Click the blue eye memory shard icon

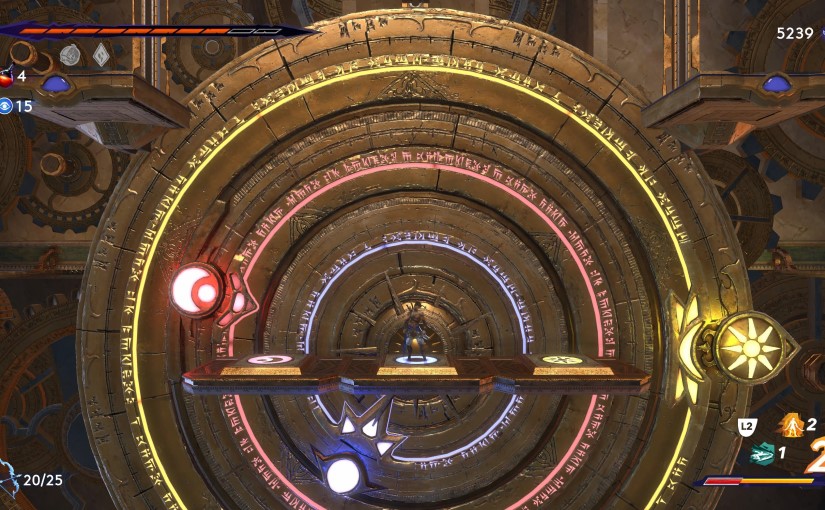click(6, 106)
